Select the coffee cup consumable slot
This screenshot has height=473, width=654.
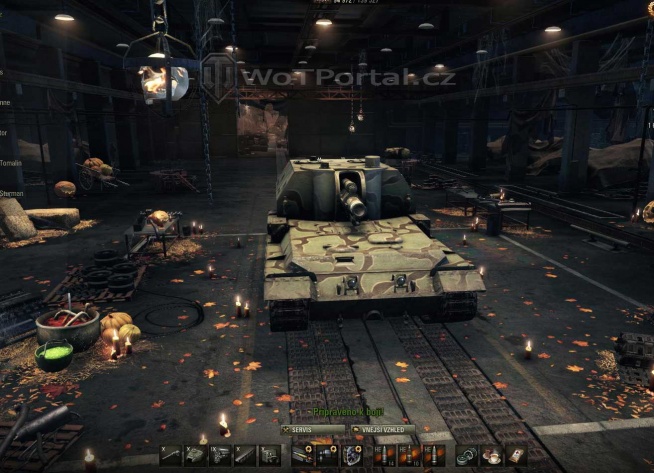[491, 455]
